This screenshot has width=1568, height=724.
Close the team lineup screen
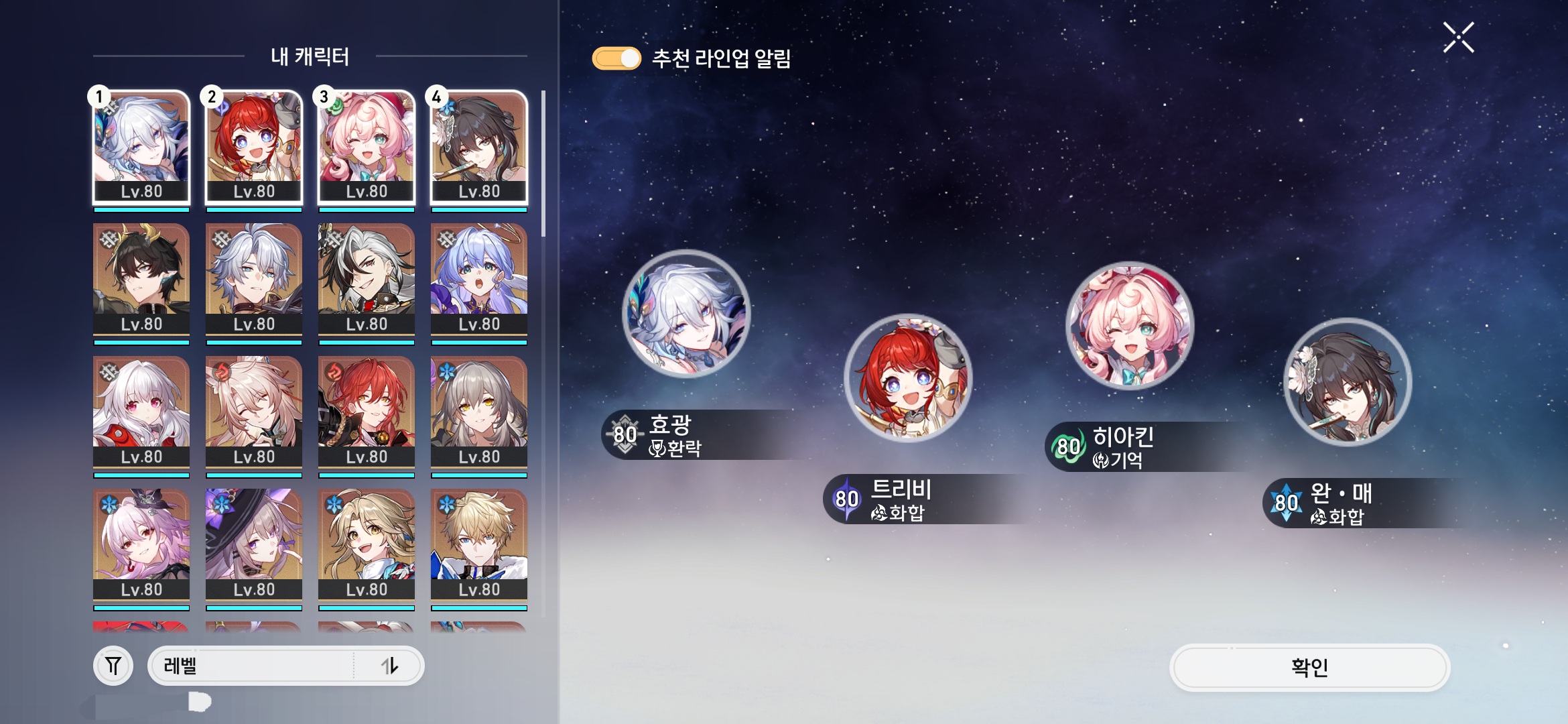(x=1458, y=38)
